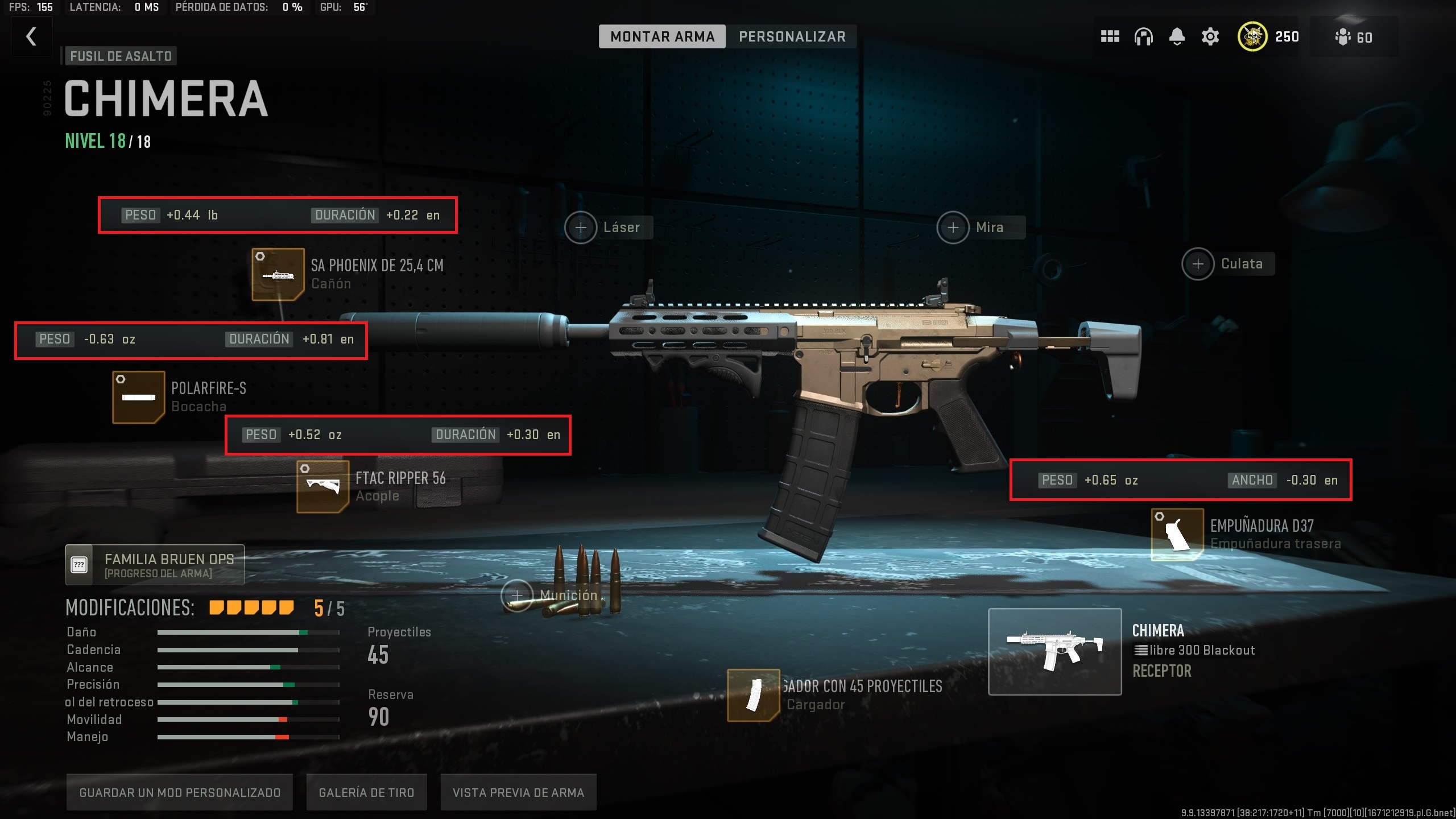Open the notifications bell
1456x819 pixels.
1176,36
